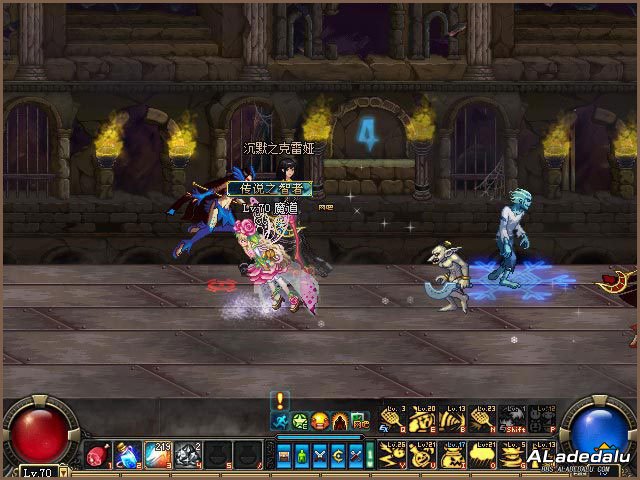This screenshot has height=480, width=640.
Task: Use the Lv.5 stacked discs skill
Action: pos(514,455)
